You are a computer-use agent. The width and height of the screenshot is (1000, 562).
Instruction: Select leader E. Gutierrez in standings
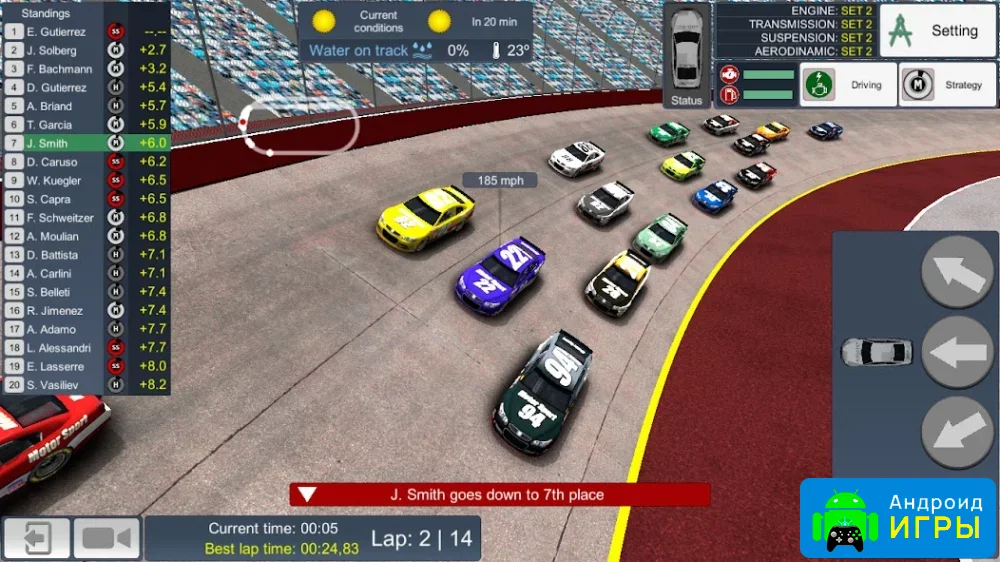(x=85, y=31)
